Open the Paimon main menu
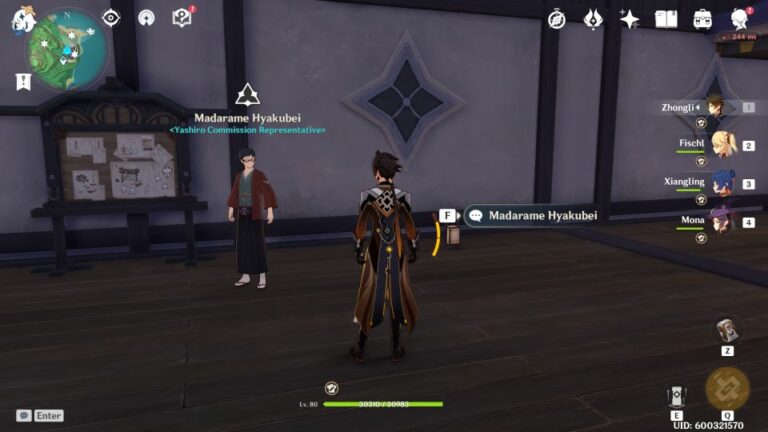Image resolution: width=768 pixels, height=432 pixels. tap(22, 18)
